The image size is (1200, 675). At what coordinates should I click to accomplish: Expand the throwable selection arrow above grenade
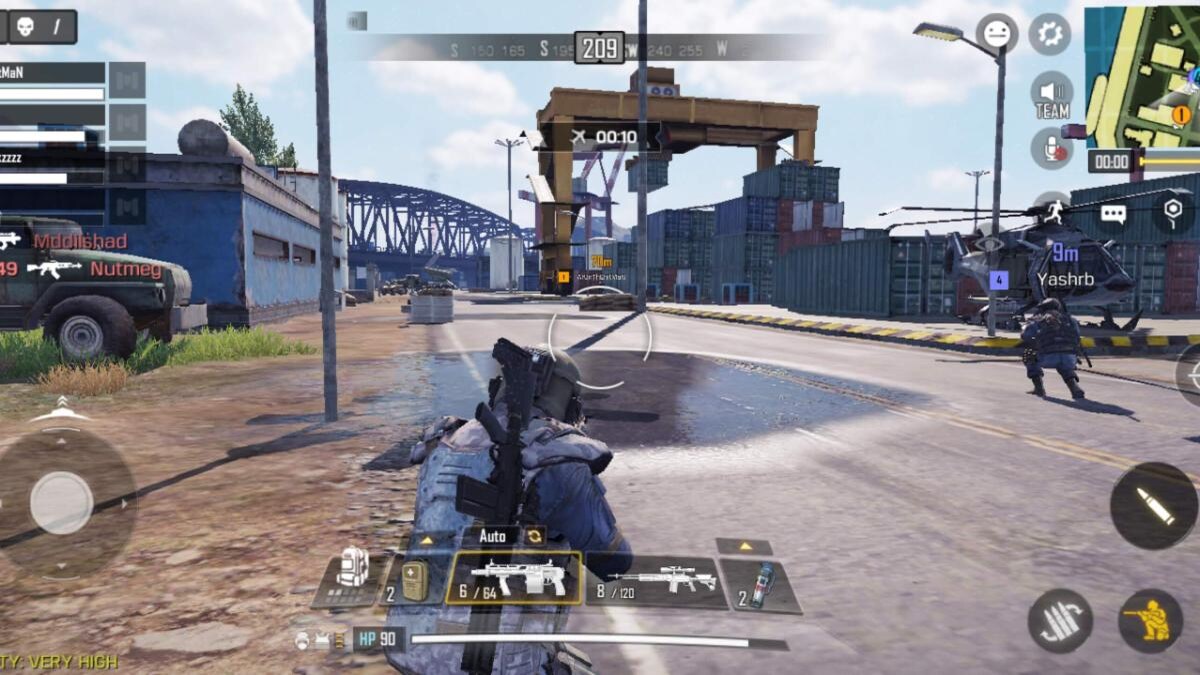tap(743, 546)
